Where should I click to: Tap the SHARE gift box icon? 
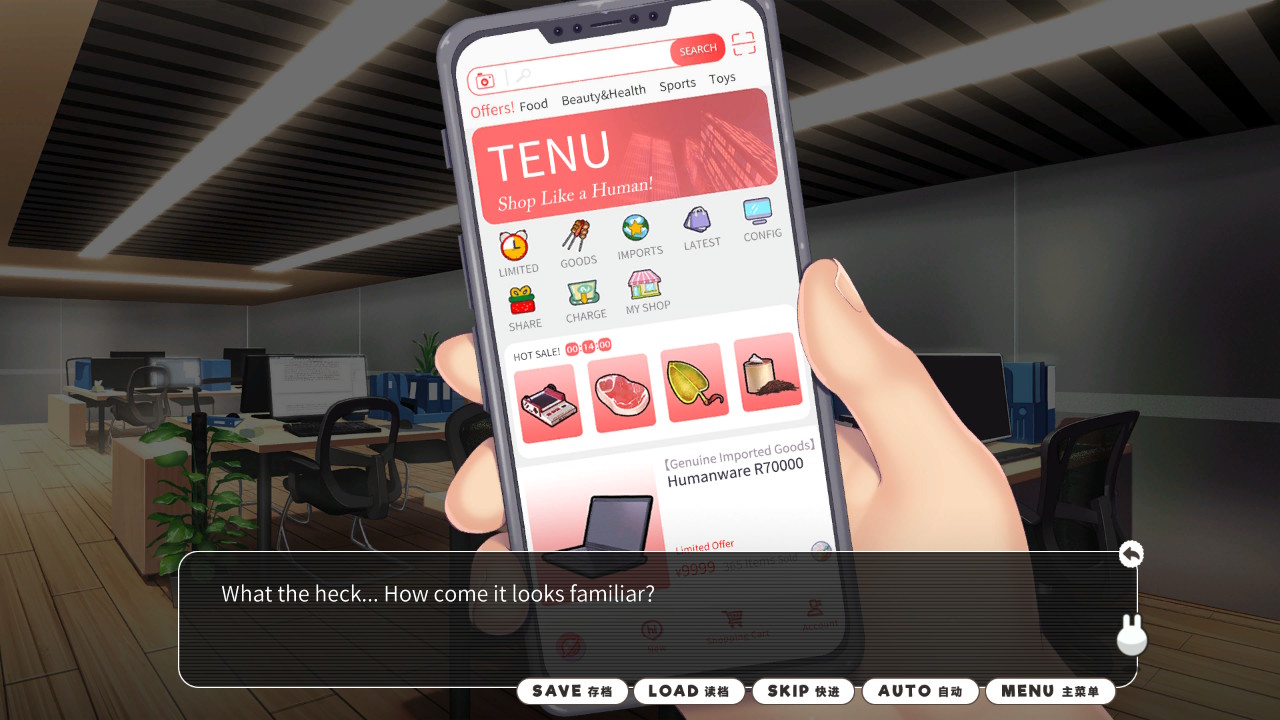coord(524,300)
